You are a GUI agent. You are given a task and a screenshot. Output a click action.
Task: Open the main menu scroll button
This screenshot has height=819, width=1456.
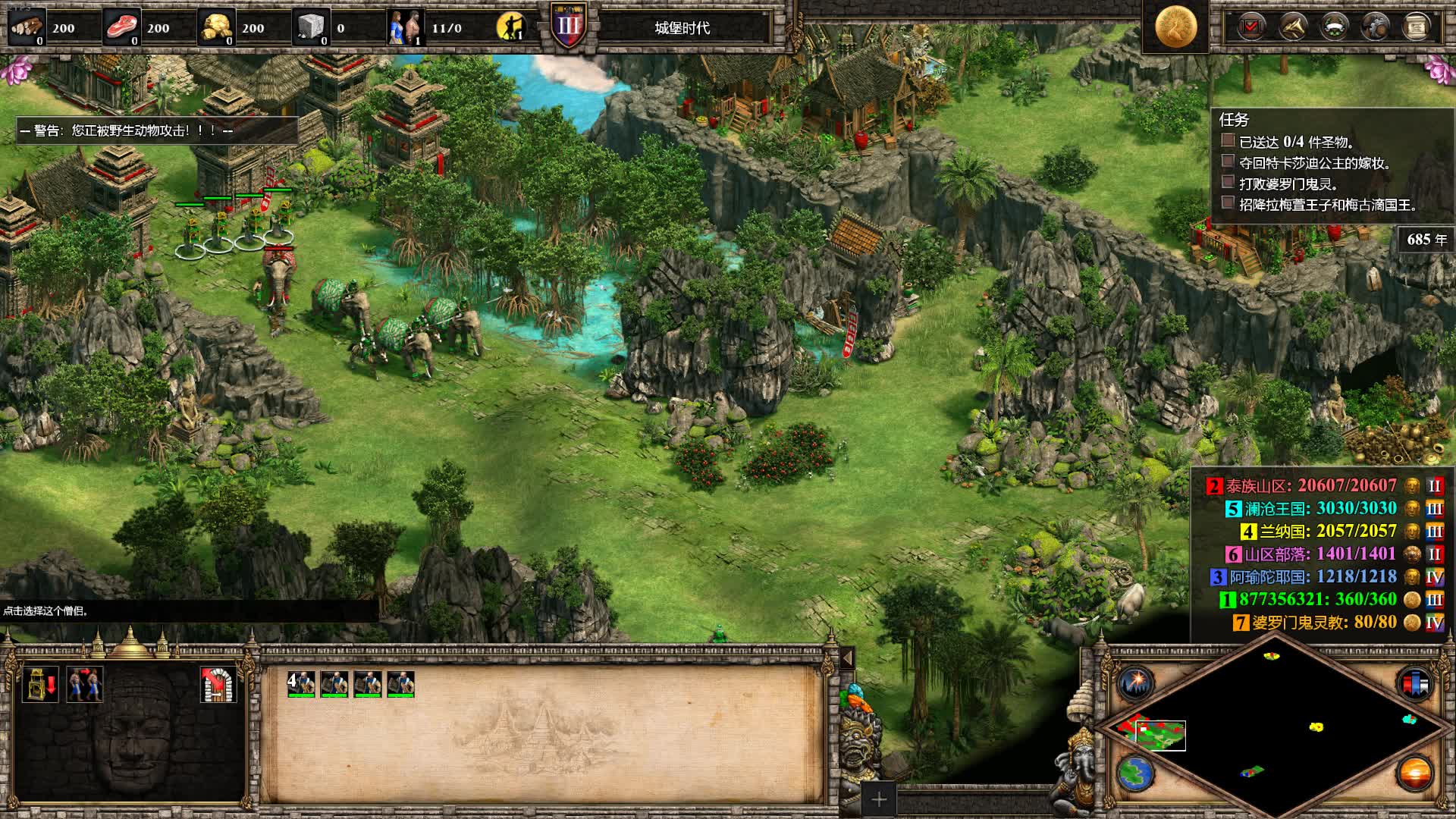[x=1416, y=27]
